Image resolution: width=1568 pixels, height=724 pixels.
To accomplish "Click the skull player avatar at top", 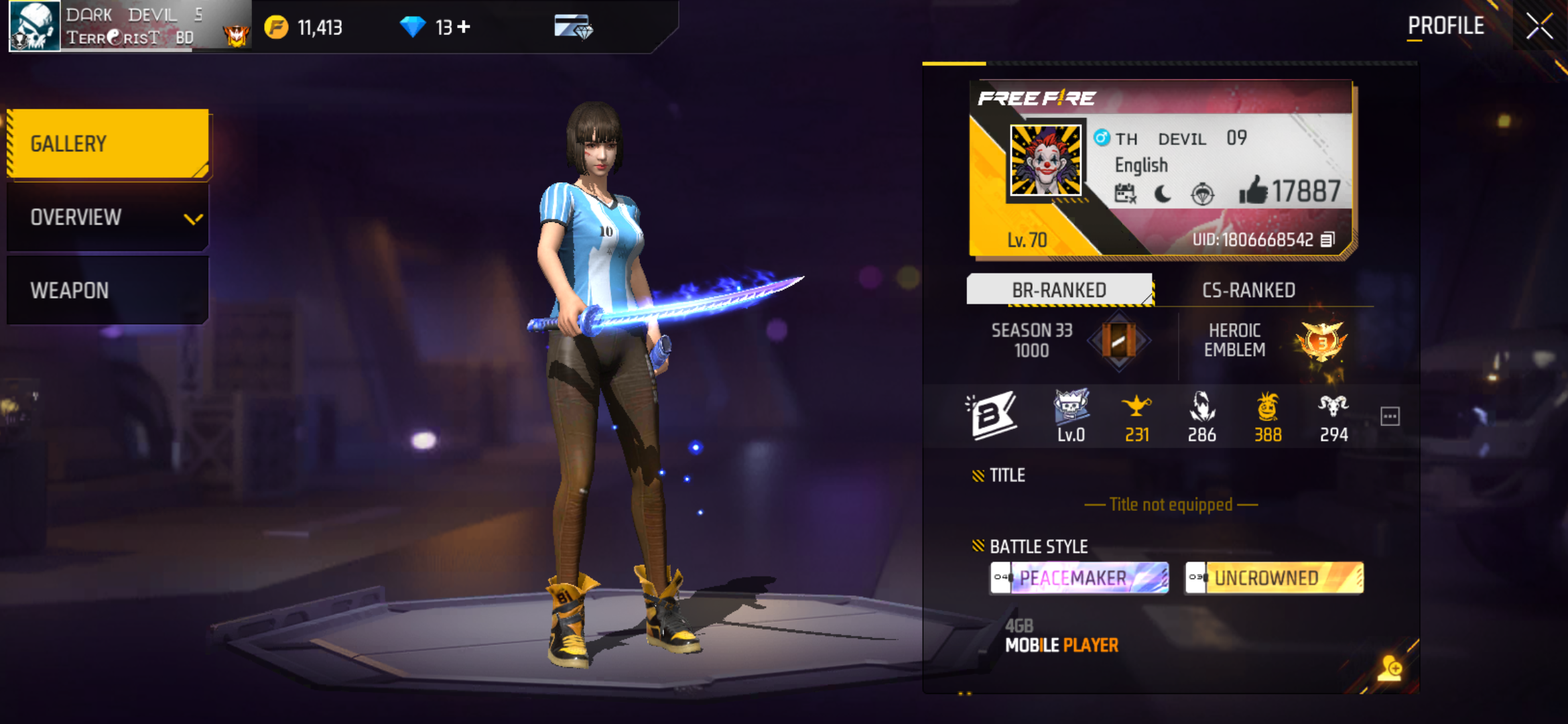I will [x=35, y=27].
